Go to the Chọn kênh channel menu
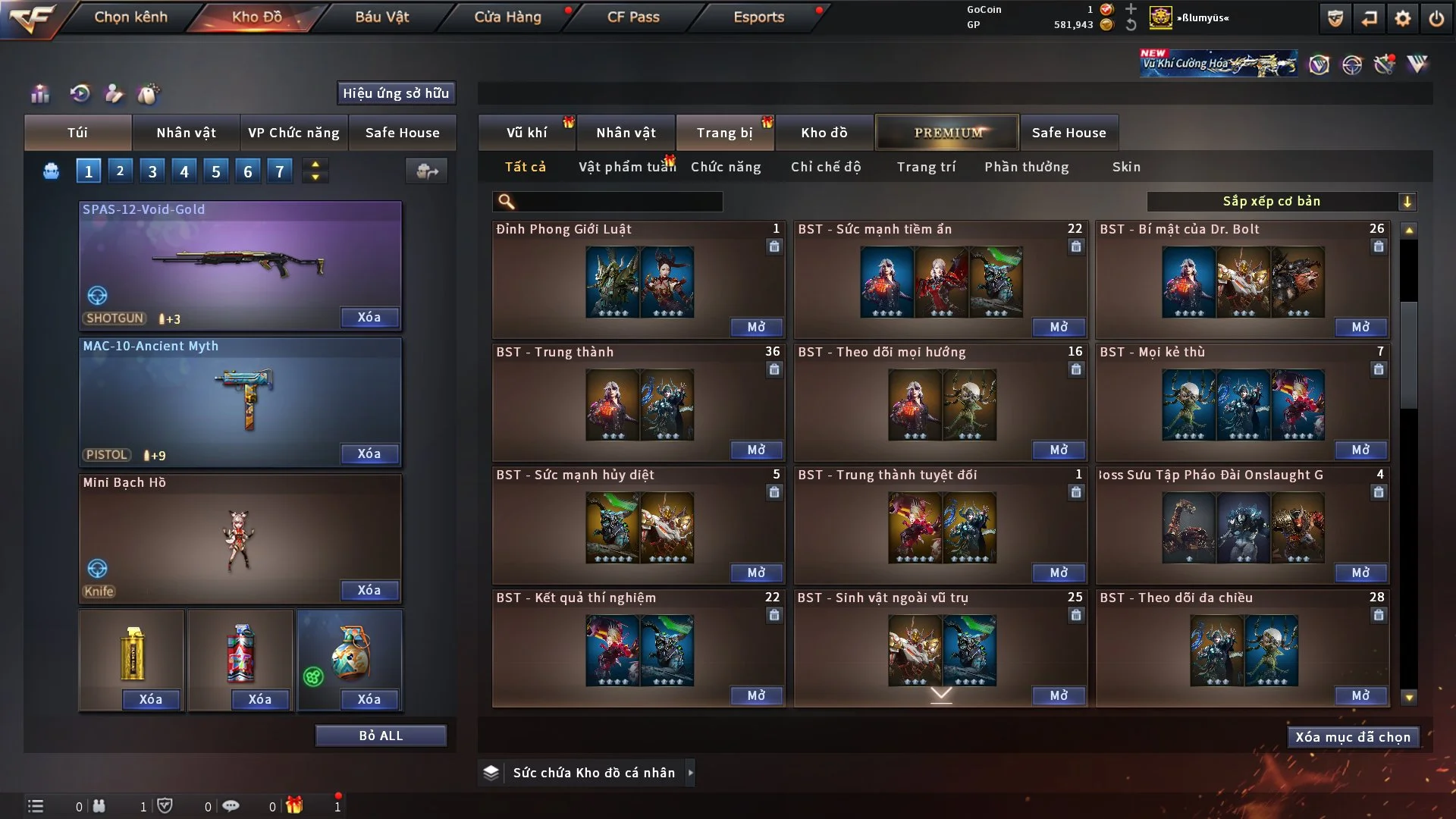This screenshot has height=819, width=1456. pyautogui.click(x=130, y=17)
